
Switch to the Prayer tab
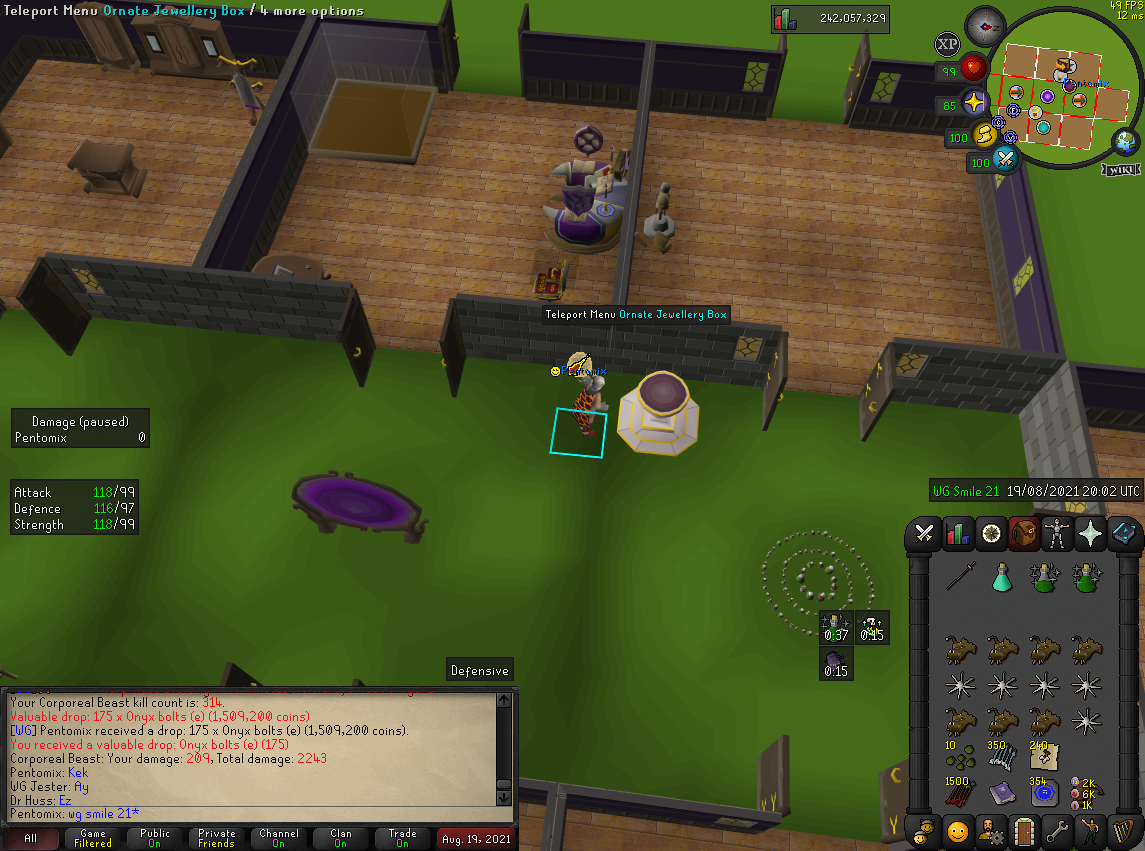coord(1090,534)
